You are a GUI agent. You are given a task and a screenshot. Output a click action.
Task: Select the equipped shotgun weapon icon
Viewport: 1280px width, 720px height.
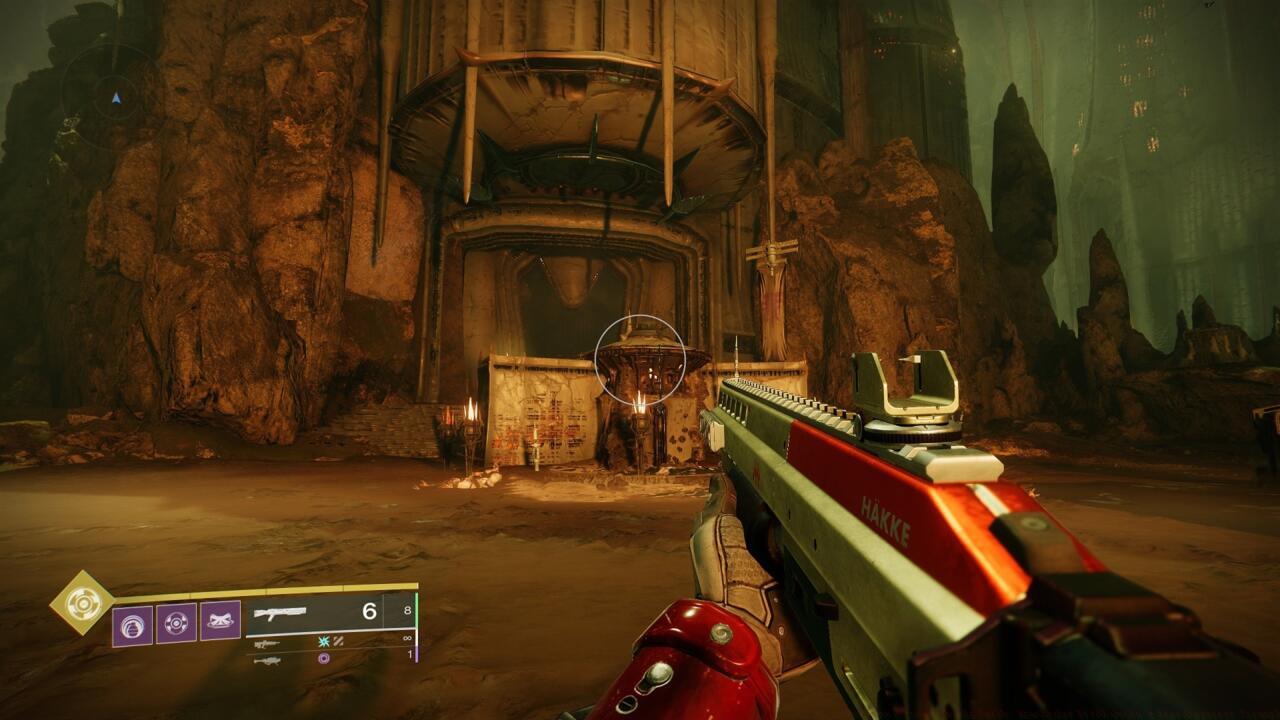pos(280,612)
